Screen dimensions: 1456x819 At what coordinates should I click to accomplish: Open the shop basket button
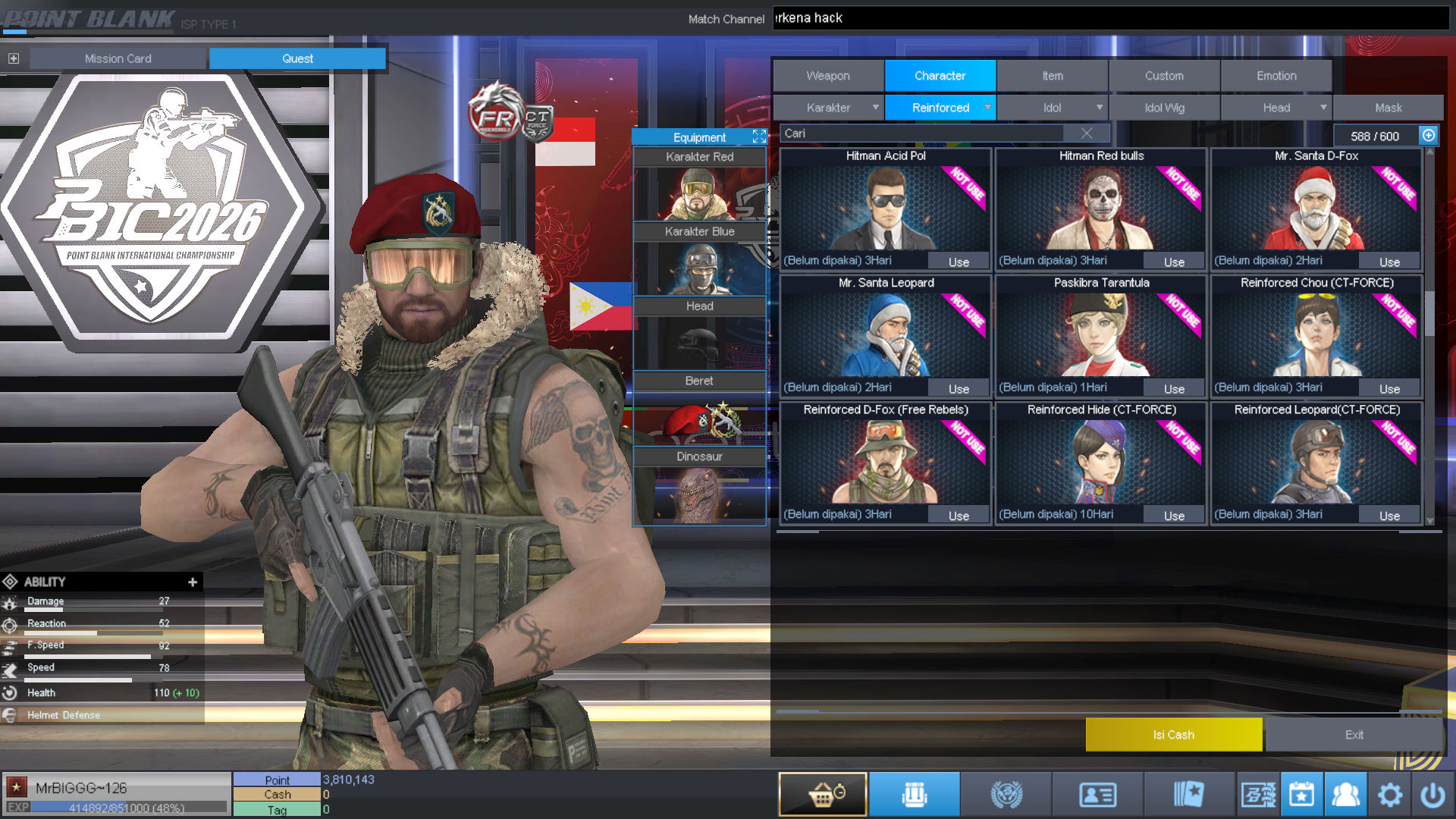click(x=823, y=795)
